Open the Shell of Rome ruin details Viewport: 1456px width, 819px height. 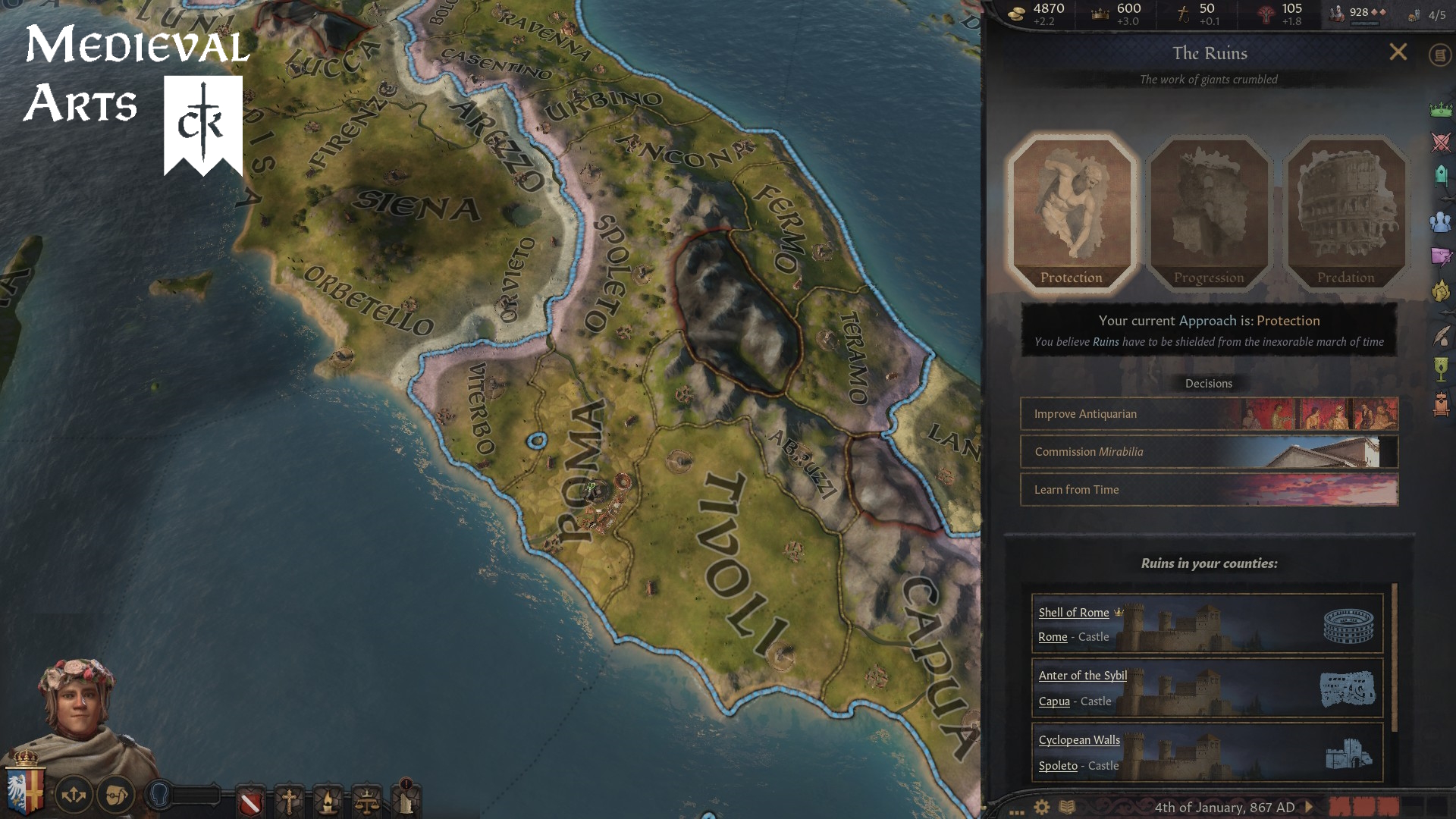[1074, 613]
